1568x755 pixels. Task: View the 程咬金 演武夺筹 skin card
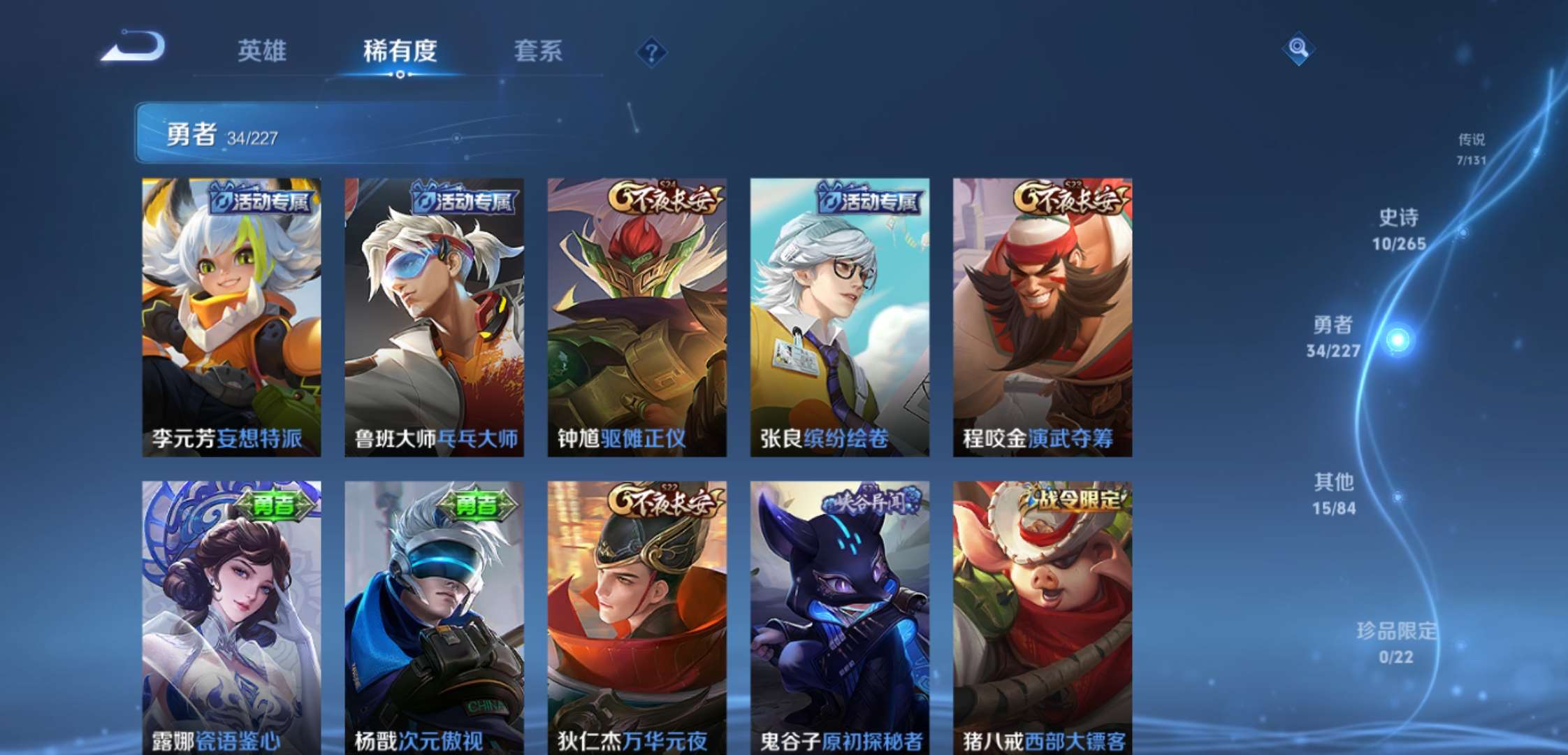(1042, 317)
